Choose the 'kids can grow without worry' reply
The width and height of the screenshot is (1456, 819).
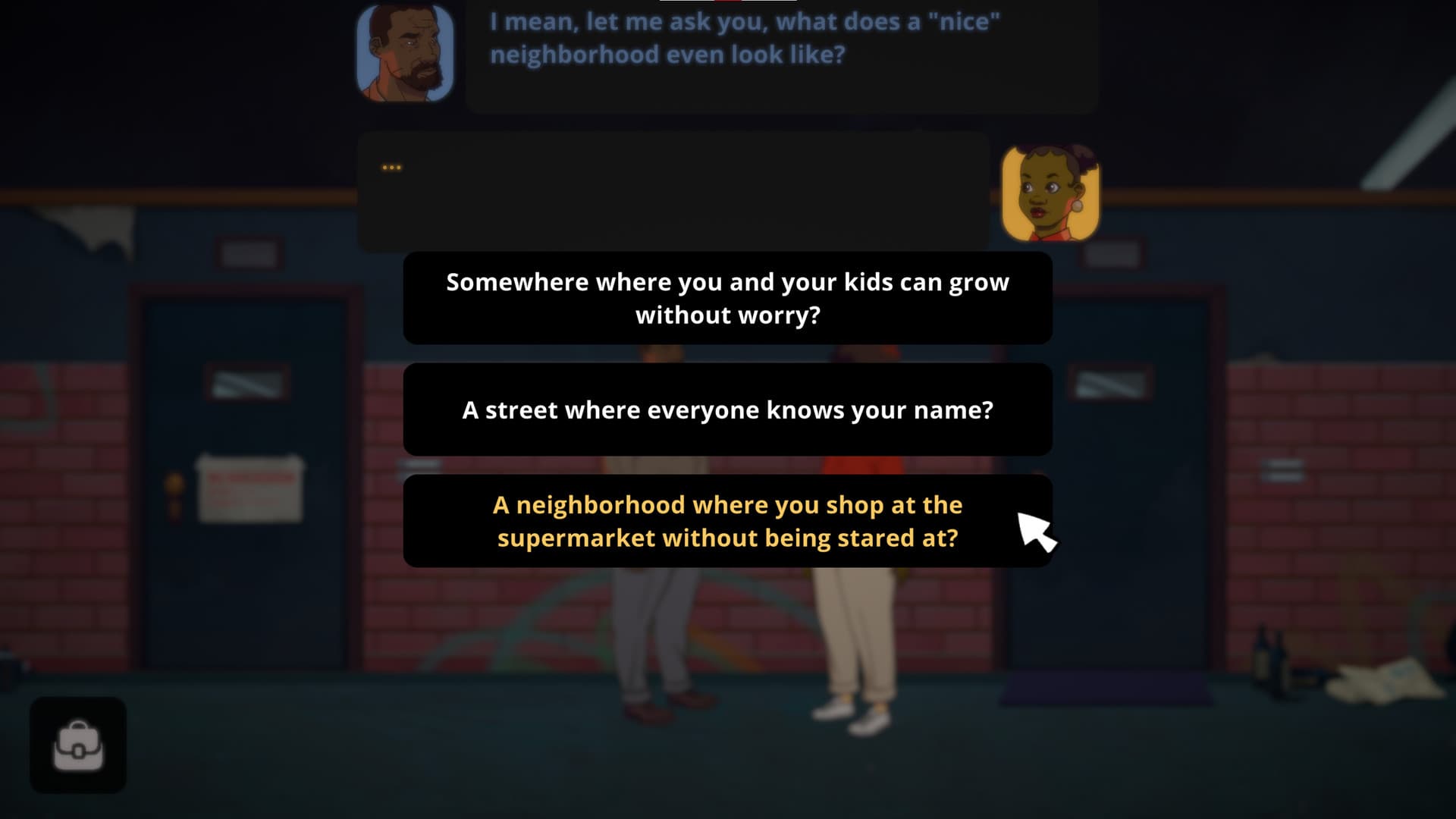(x=727, y=298)
